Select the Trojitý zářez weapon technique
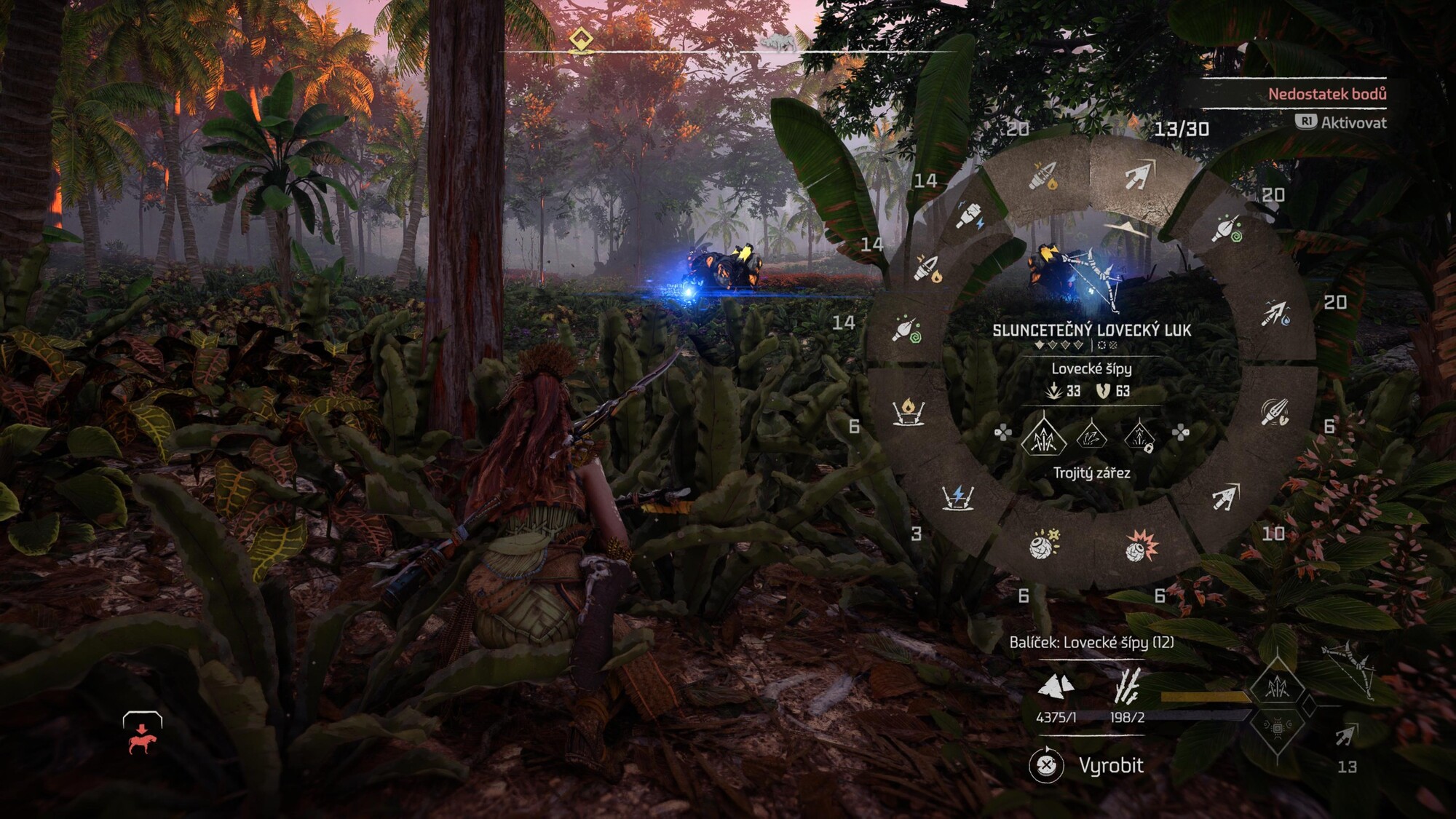1456x819 pixels. (x=1043, y=435)
